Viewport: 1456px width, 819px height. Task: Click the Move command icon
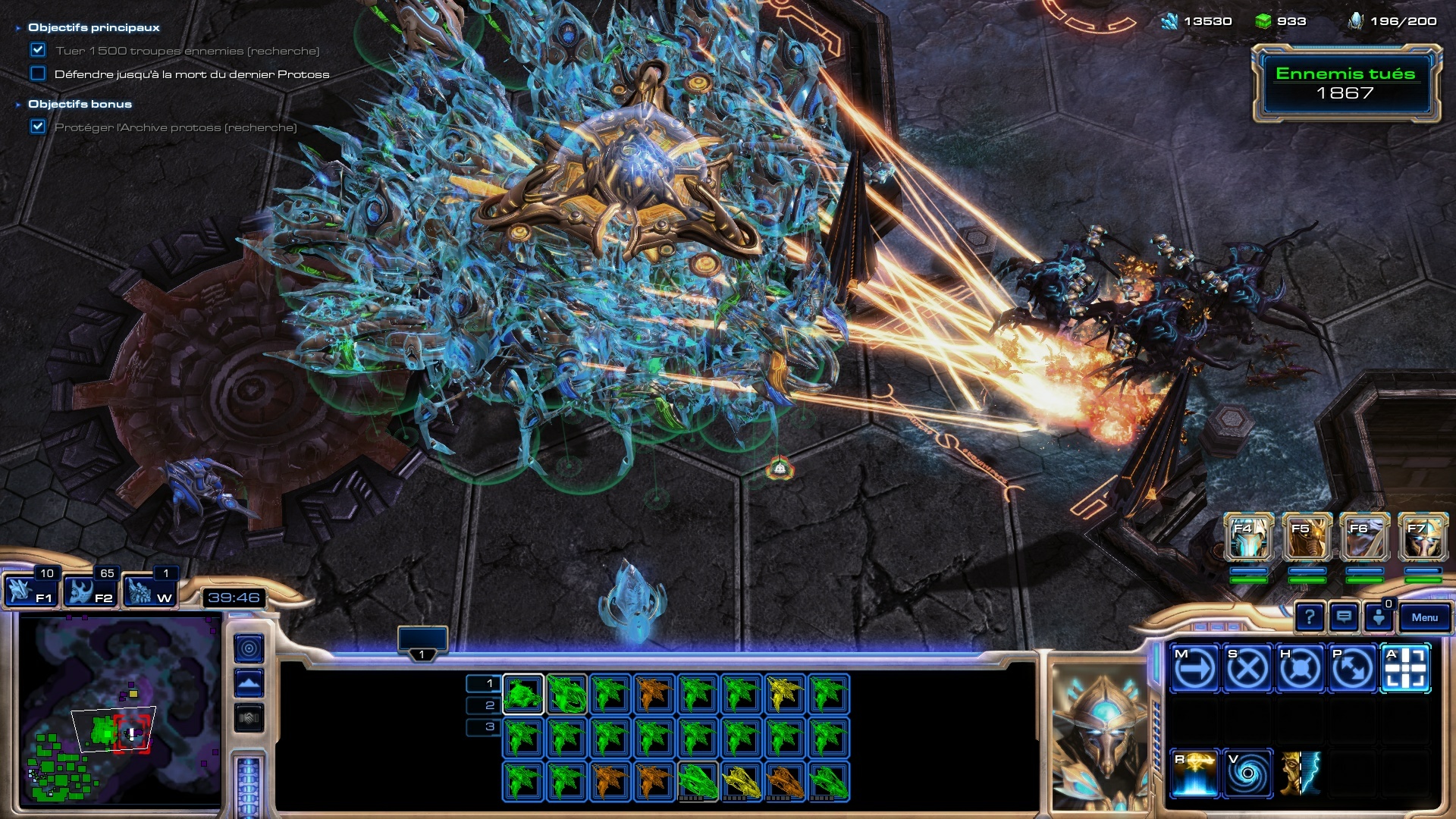point(1194,669)
